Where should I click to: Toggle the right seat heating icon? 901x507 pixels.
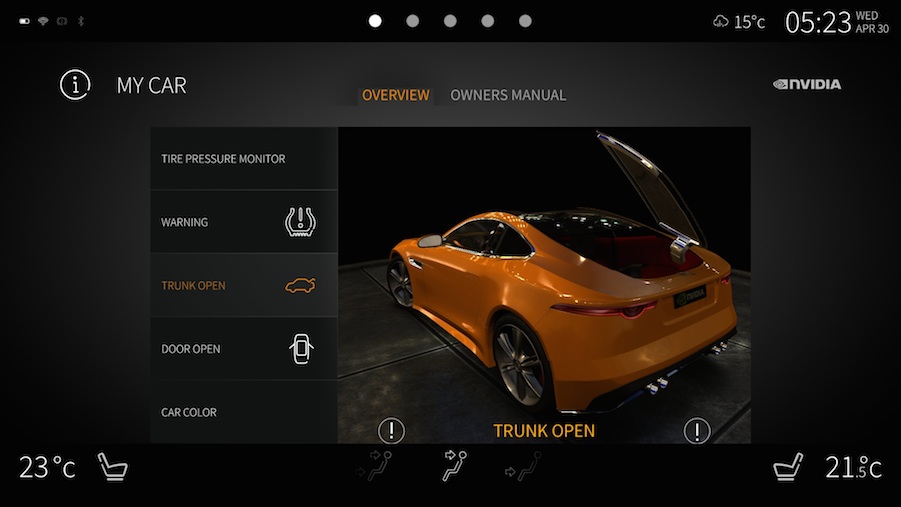click(x=790, y=466)
